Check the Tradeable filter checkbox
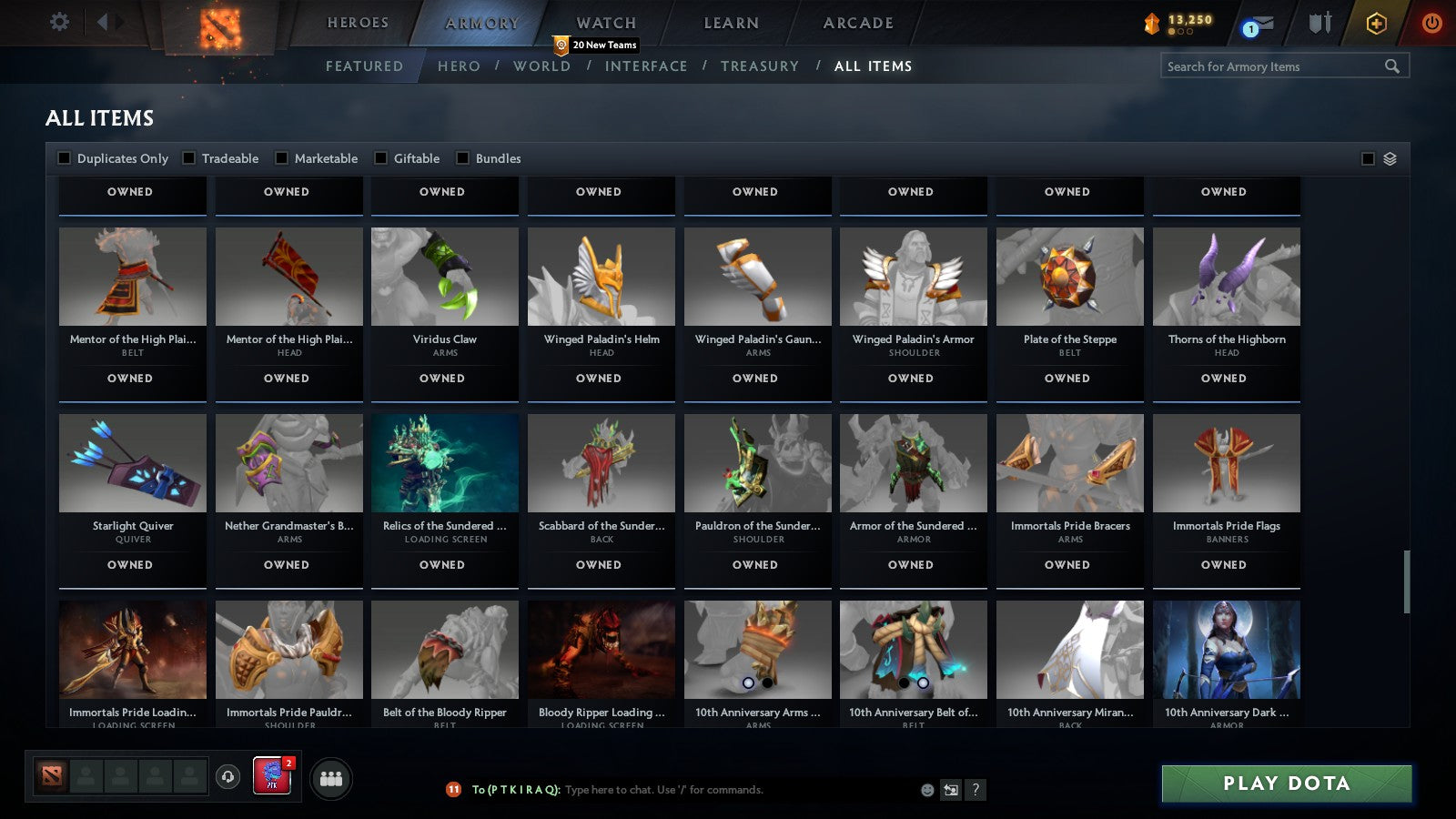The height and width of the screenshot is (819, 1456). tap(187, 157)
